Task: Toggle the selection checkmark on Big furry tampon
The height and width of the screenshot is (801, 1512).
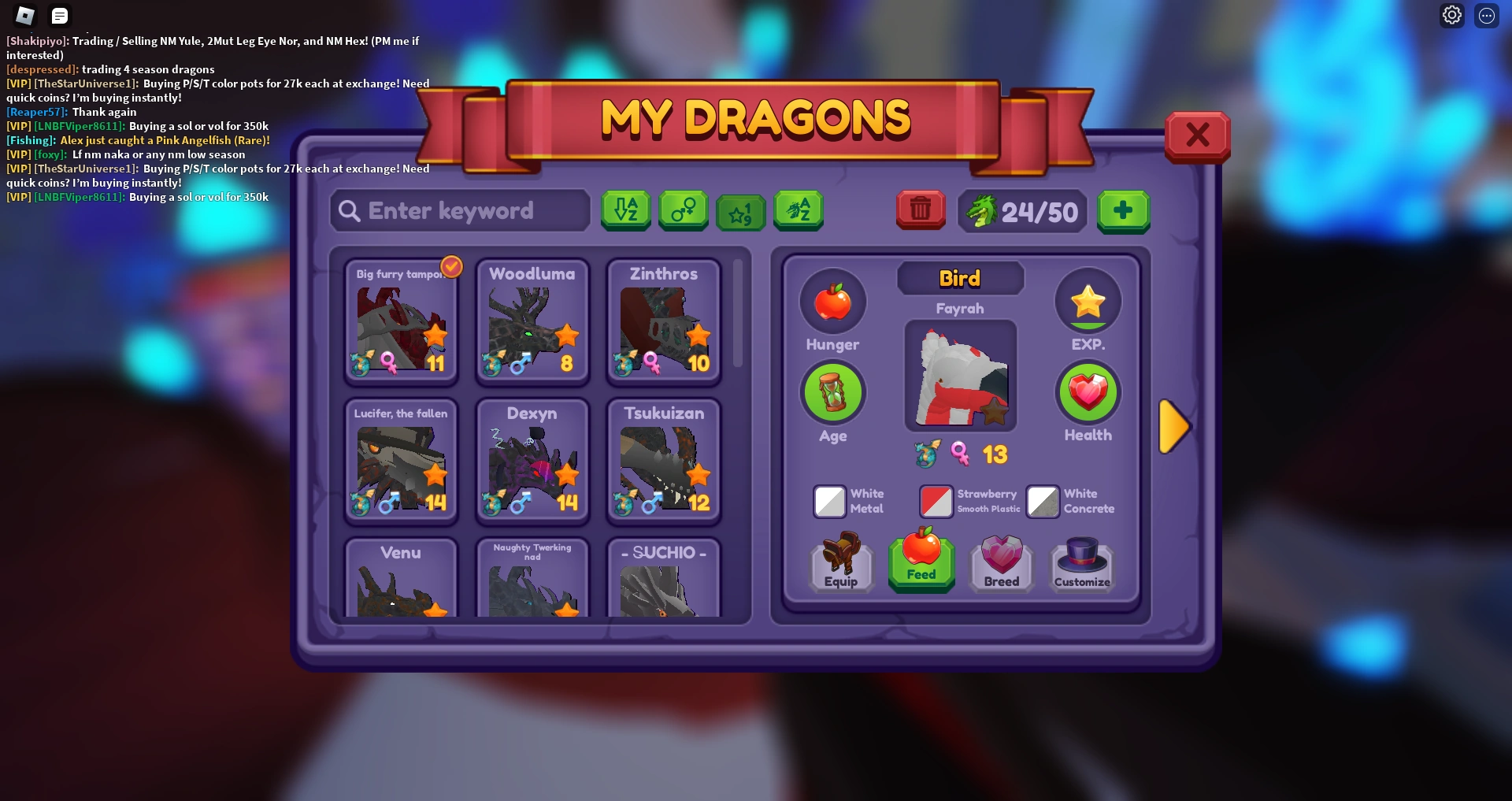Action: [x=450, y=267]
